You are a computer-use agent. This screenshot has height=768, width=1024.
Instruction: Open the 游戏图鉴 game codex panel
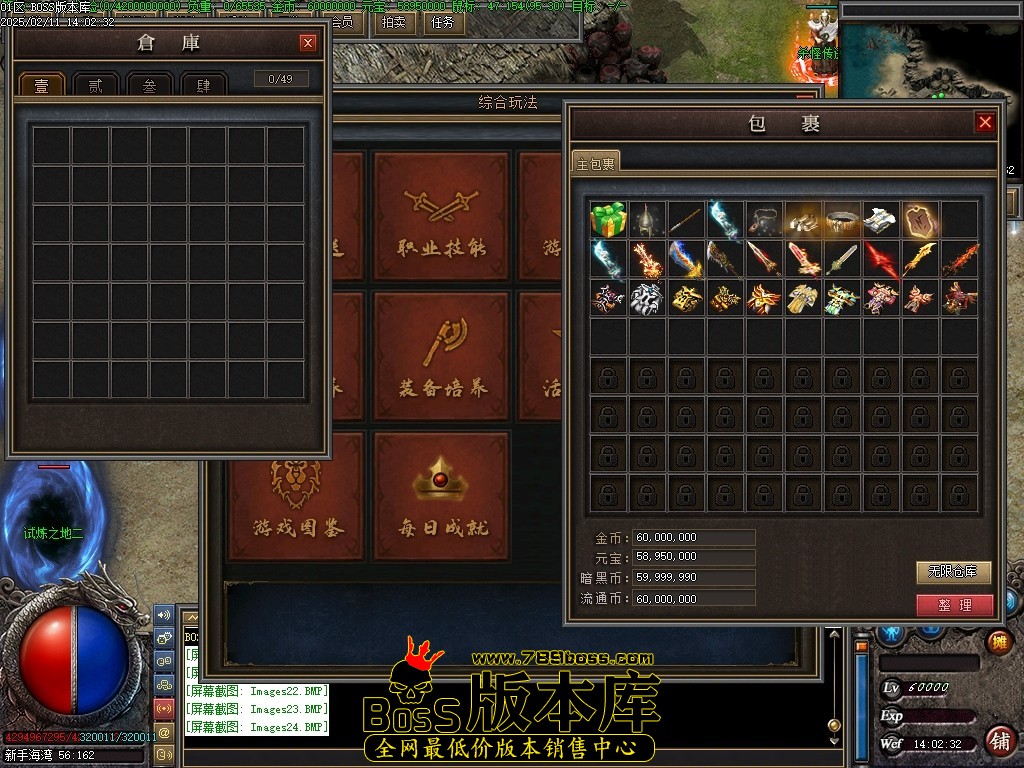coord(296,496)
